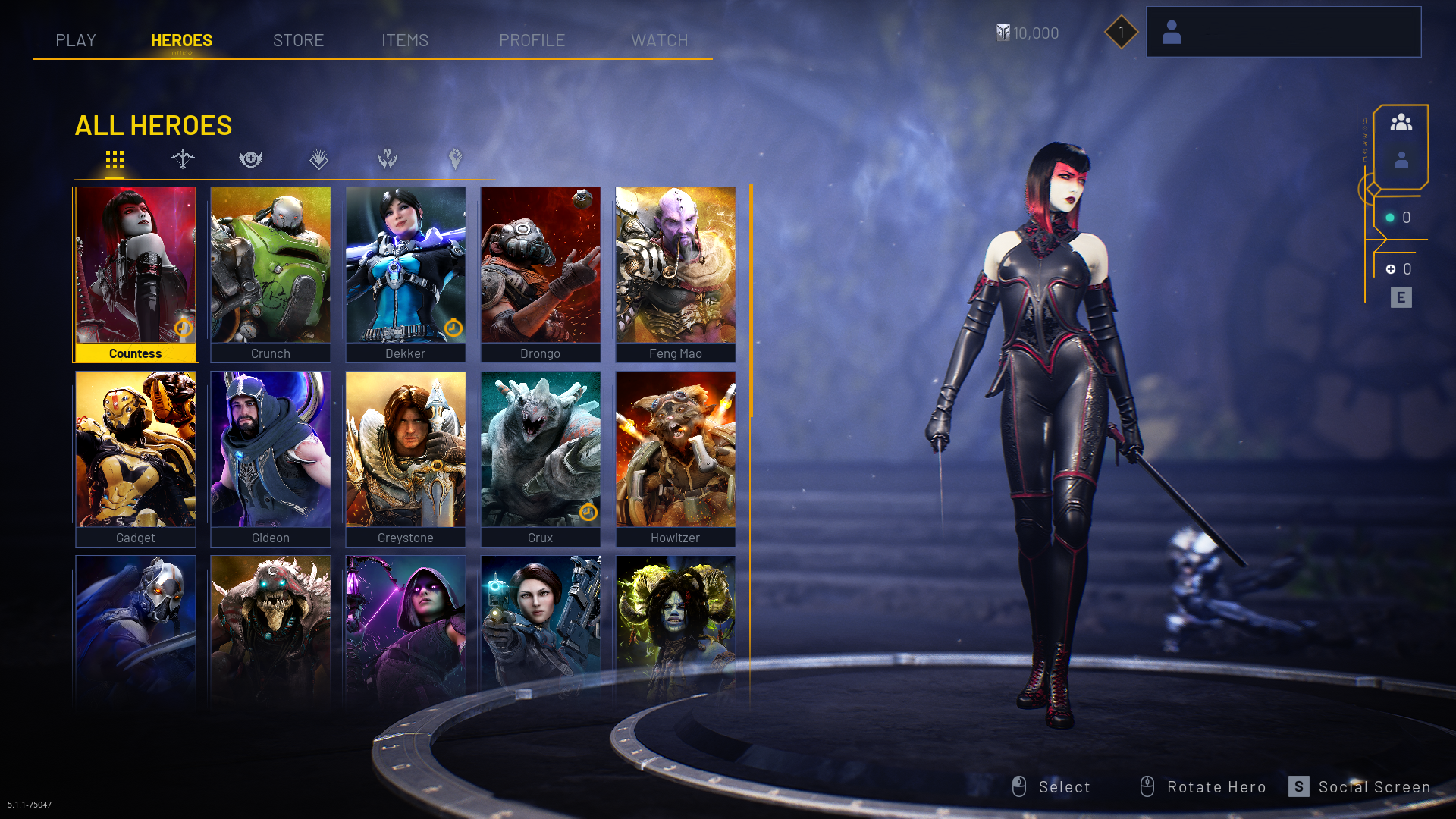
Task: Select the Countess hero card
Action: pos(136,274)
